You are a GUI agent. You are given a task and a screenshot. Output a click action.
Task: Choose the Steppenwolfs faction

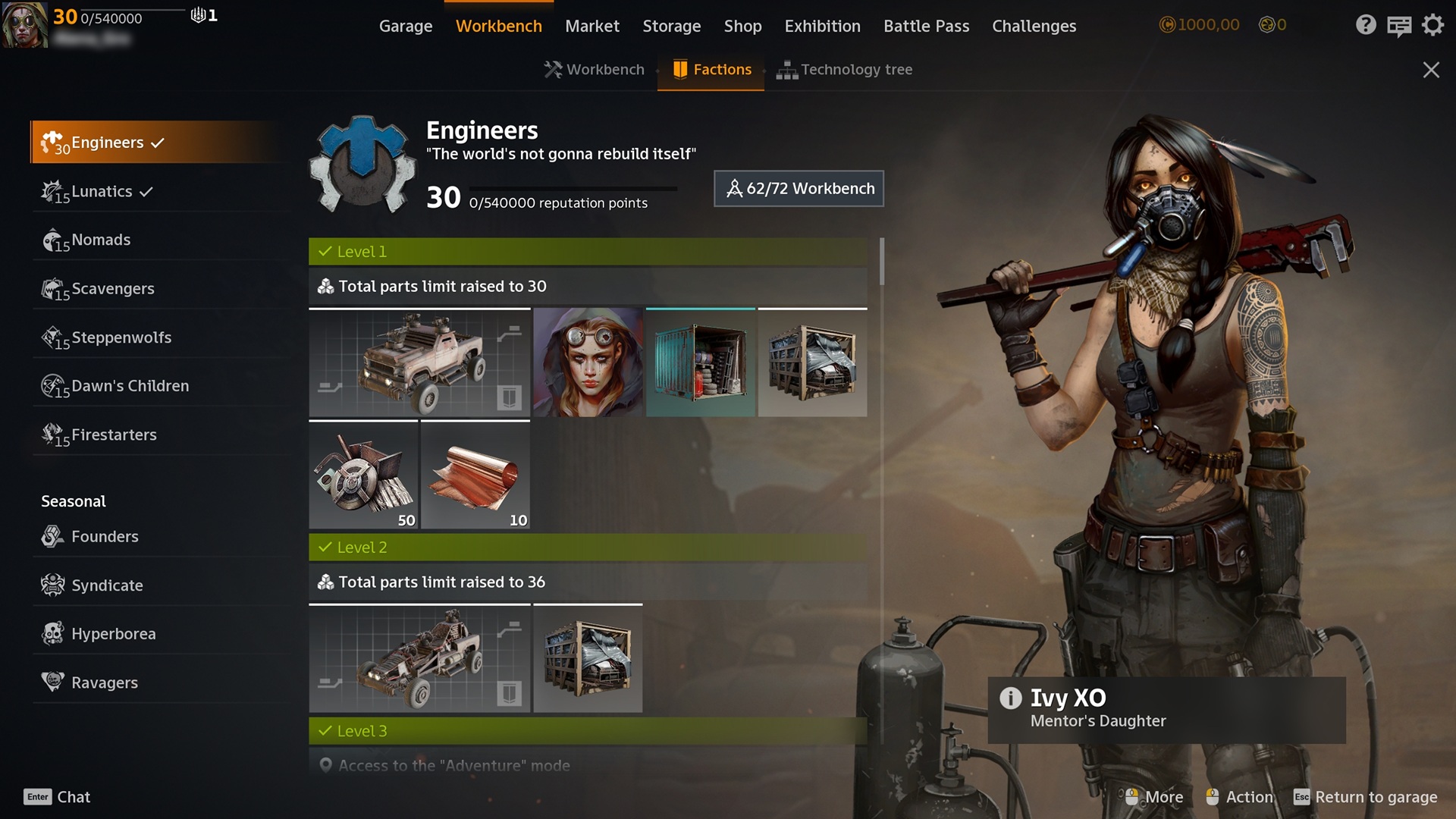click(121, 337)
